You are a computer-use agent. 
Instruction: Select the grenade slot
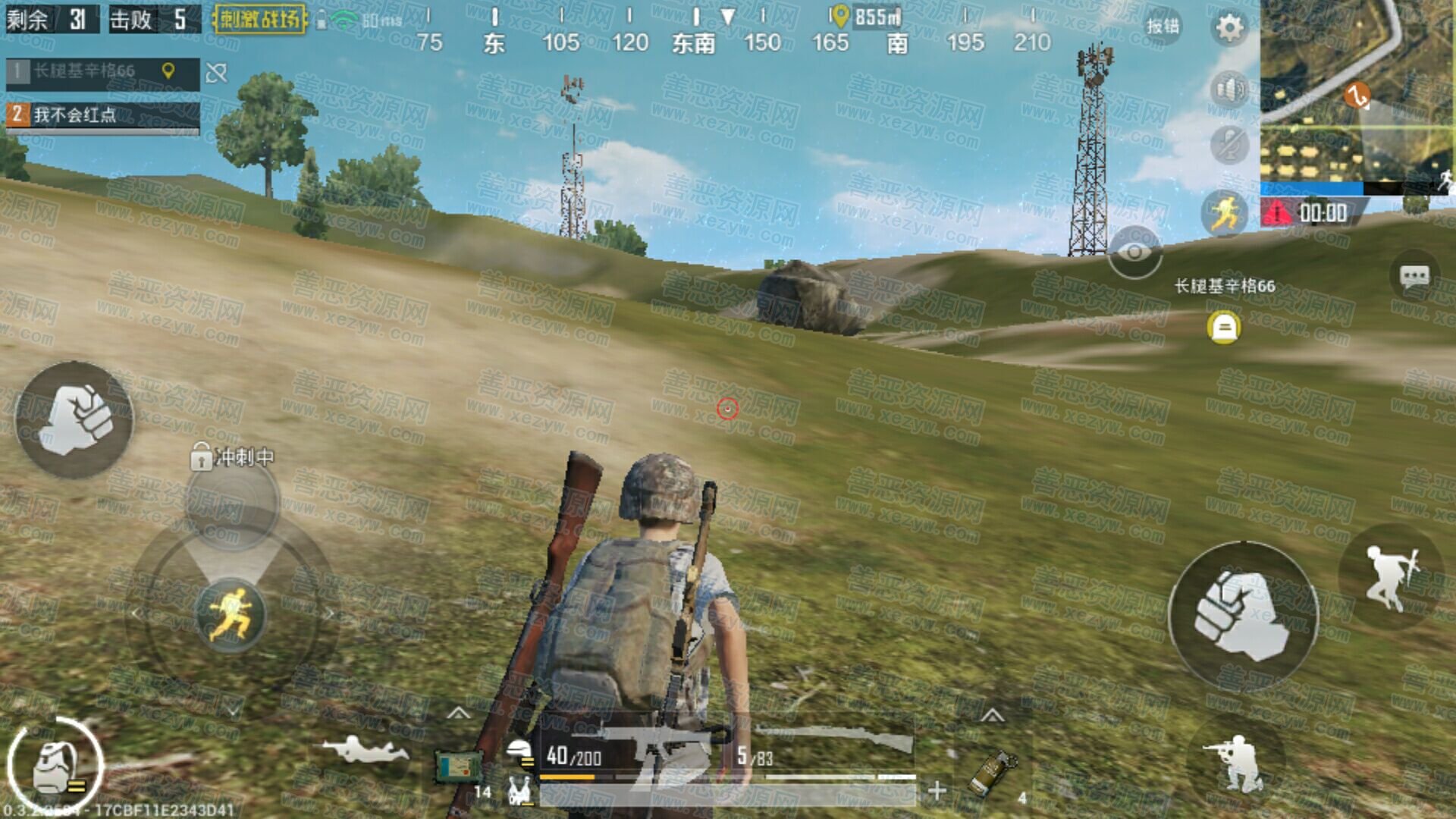tap(993, 772)
